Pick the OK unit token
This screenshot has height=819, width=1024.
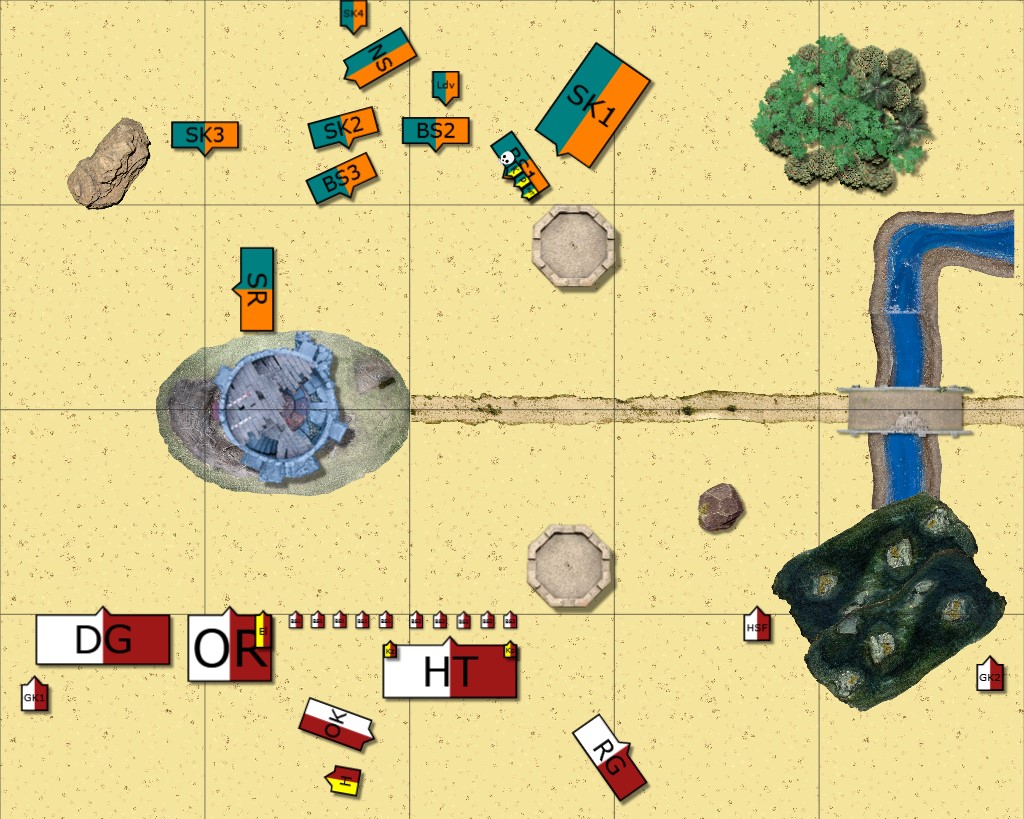pos(336,724)
